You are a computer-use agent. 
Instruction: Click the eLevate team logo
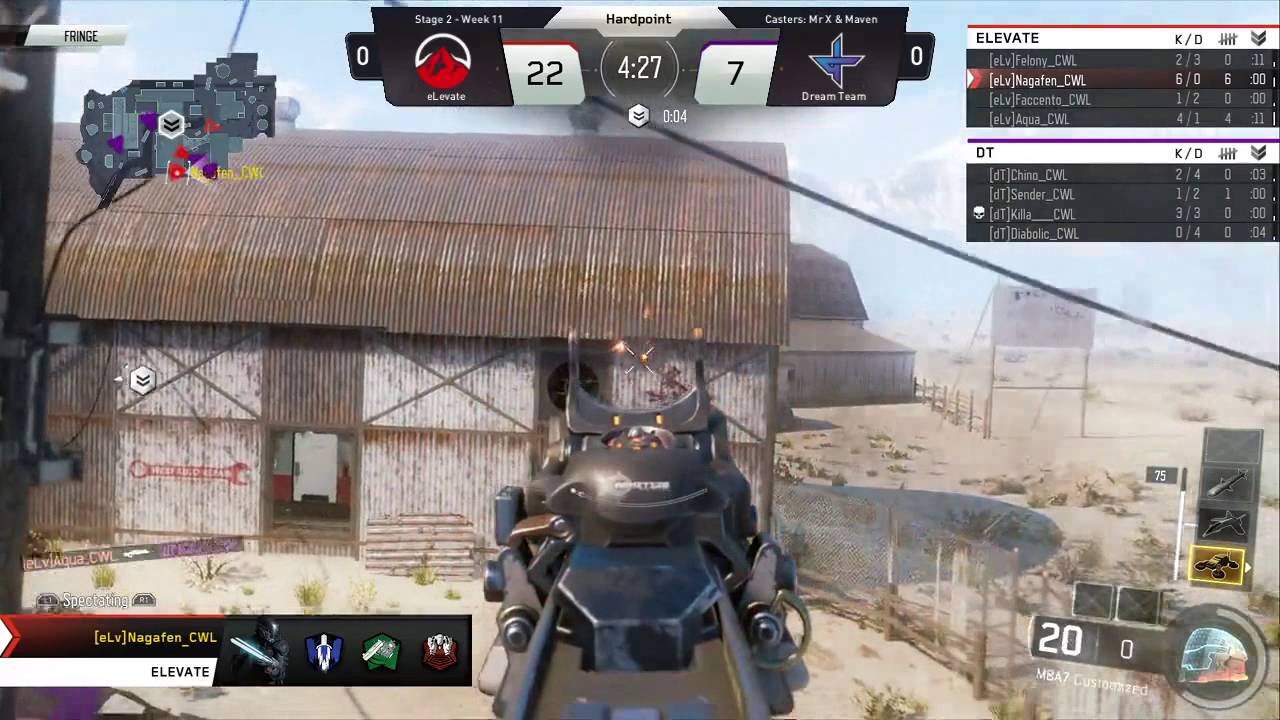tap(445, 63)
